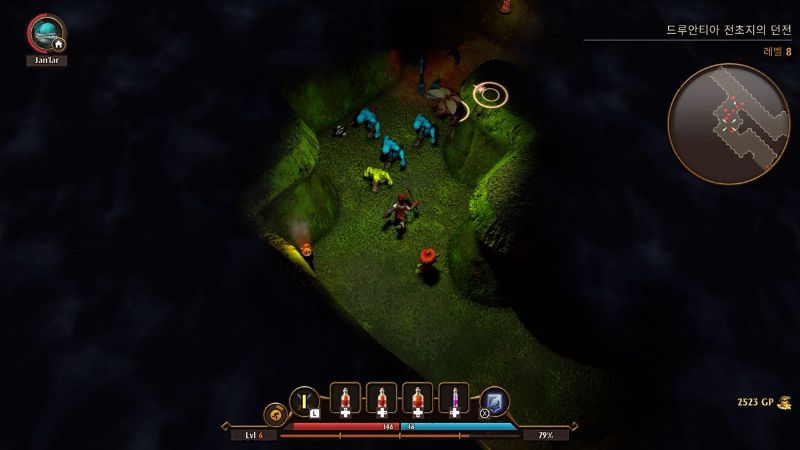This screenshot has width=800, height=450.
Task: Toggle the orange running figure icon
Action: coord(274,413)
